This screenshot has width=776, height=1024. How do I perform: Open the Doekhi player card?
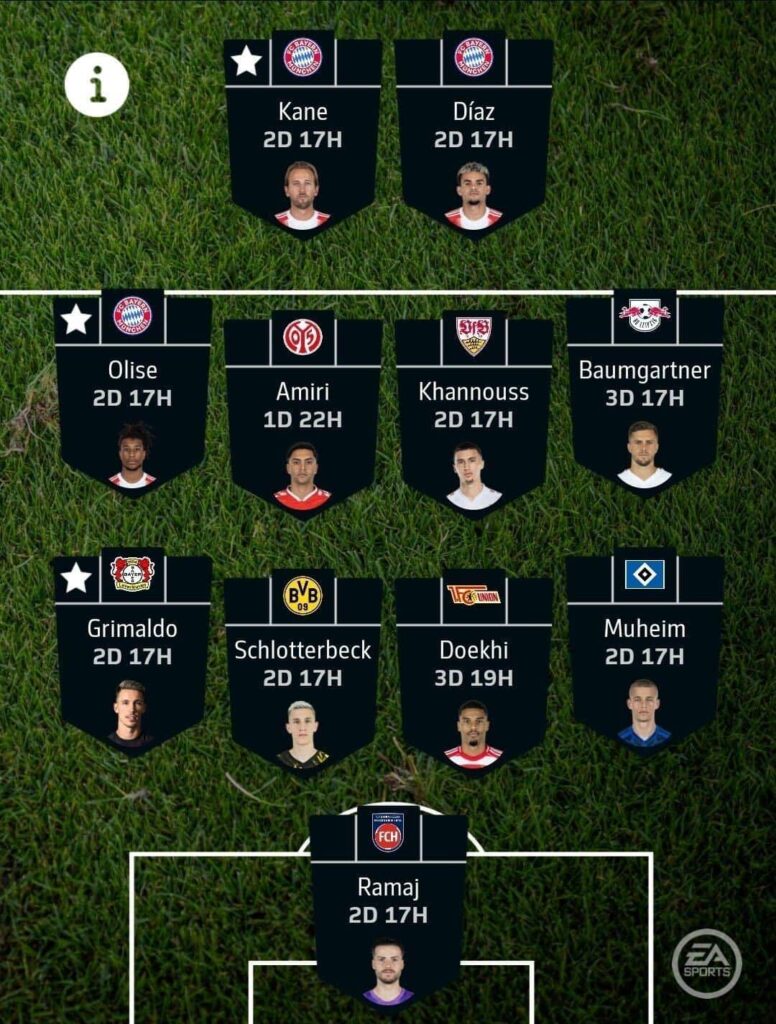tap(474, 673)
